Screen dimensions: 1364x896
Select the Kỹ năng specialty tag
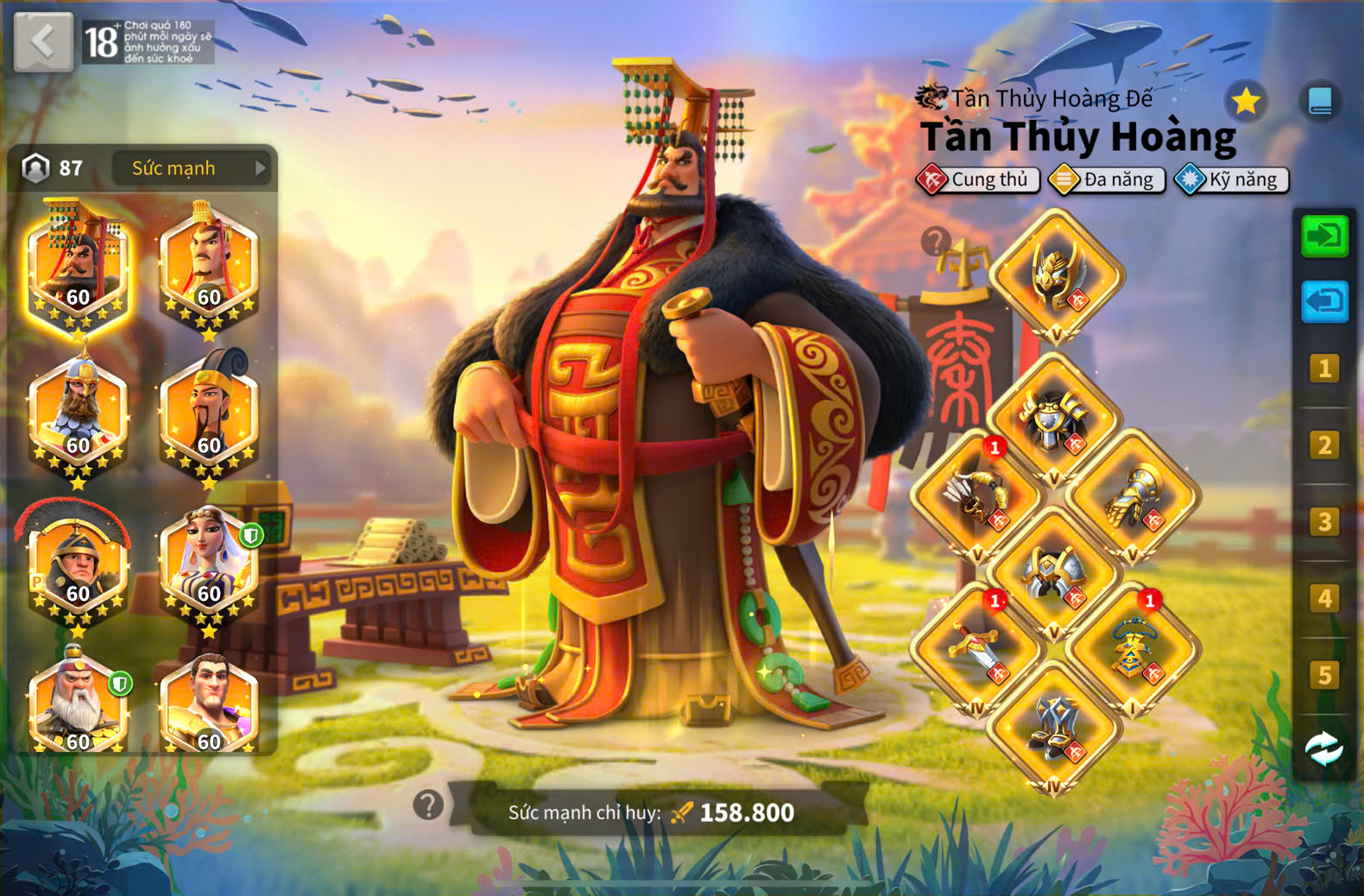pos(1233,180)
